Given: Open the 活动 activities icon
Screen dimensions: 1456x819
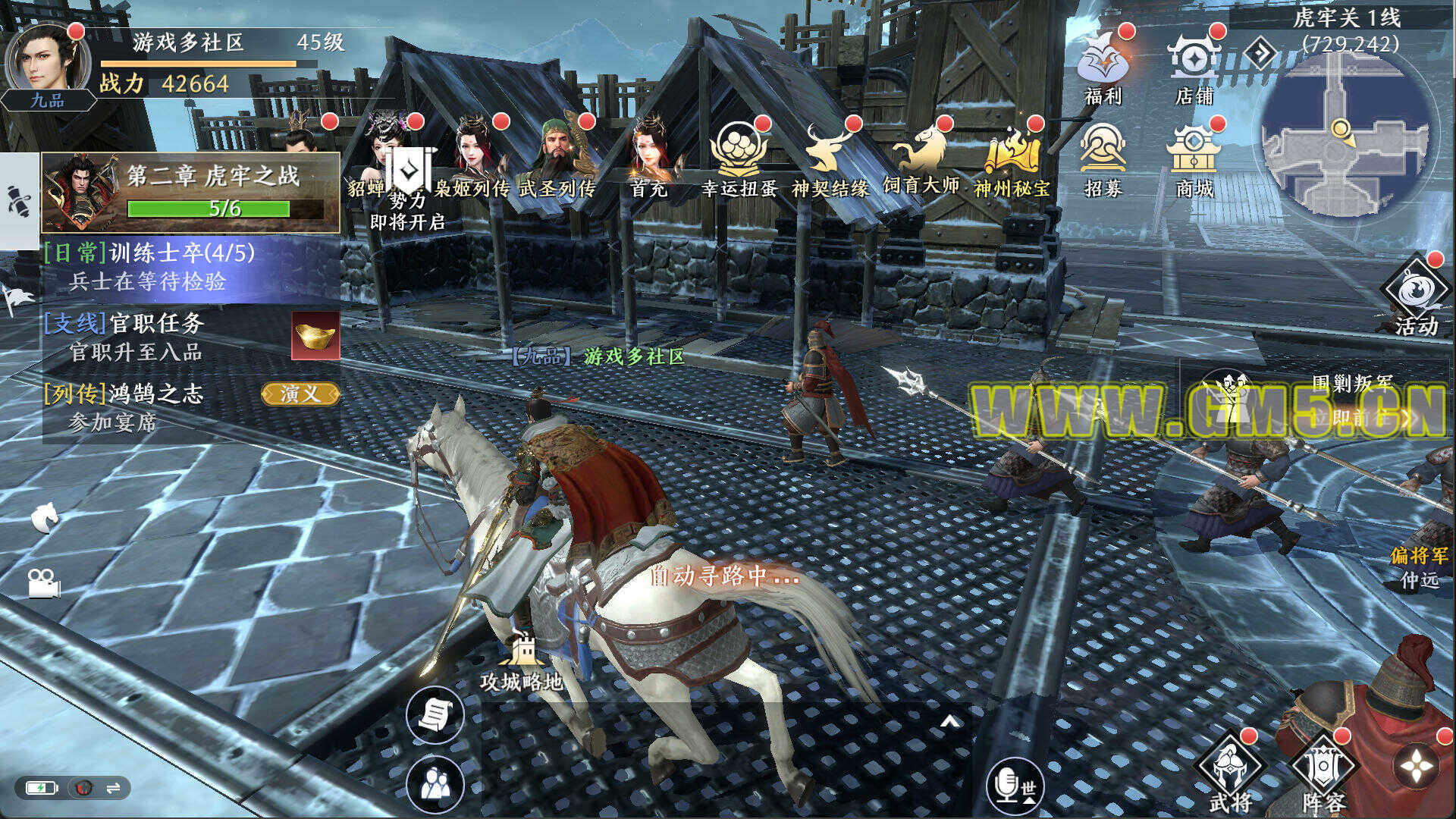Looking at the screenshot, I should 1415,297.
